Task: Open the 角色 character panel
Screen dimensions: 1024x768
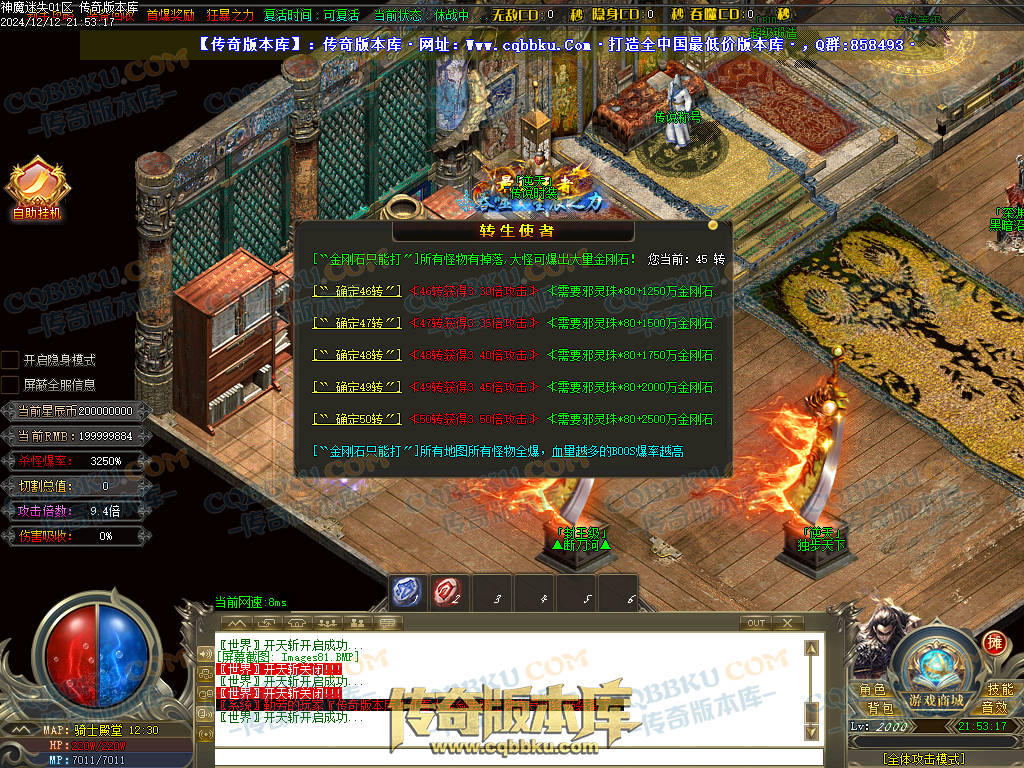Action: [x=872, y=690]
